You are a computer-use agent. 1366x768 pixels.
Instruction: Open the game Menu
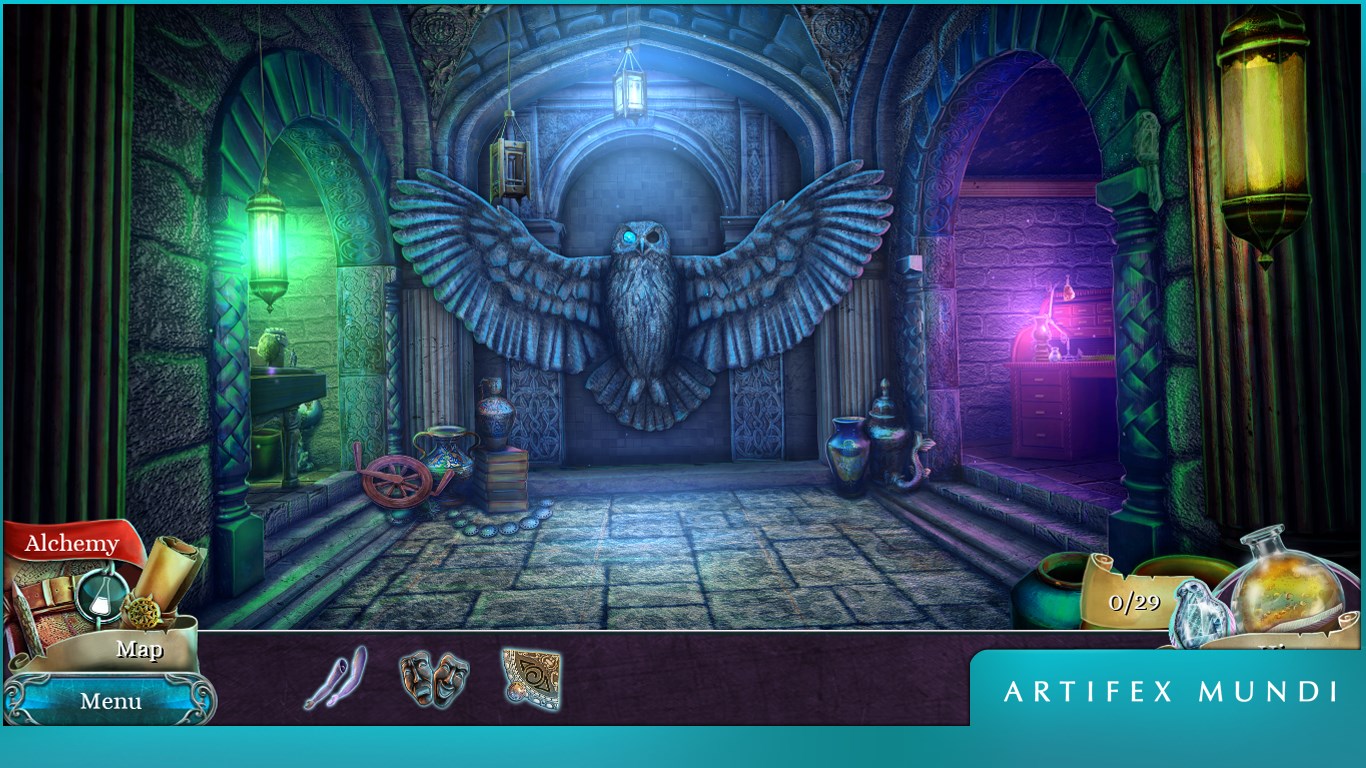pos(110,701)
